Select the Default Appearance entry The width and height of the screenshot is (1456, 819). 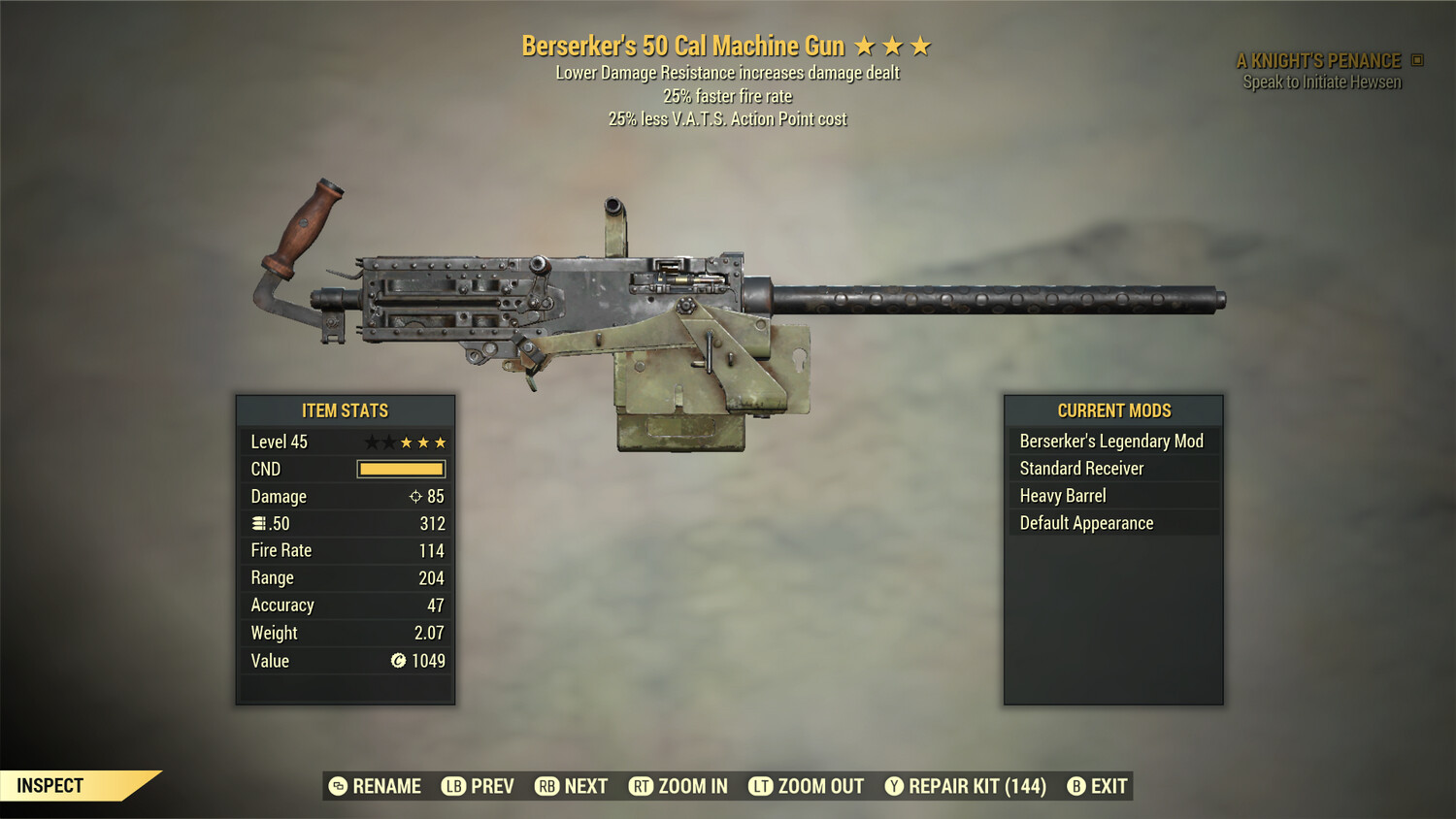click(x=1086, y=522)
